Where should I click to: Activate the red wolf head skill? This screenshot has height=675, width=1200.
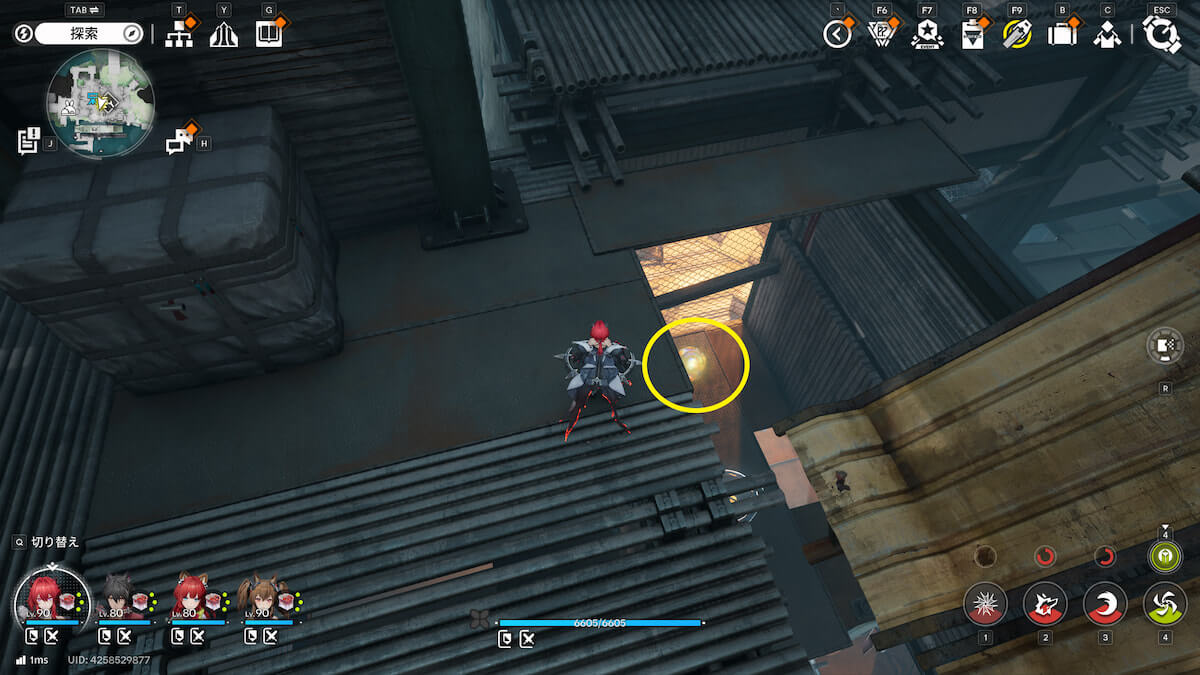tap(1045, 604)
